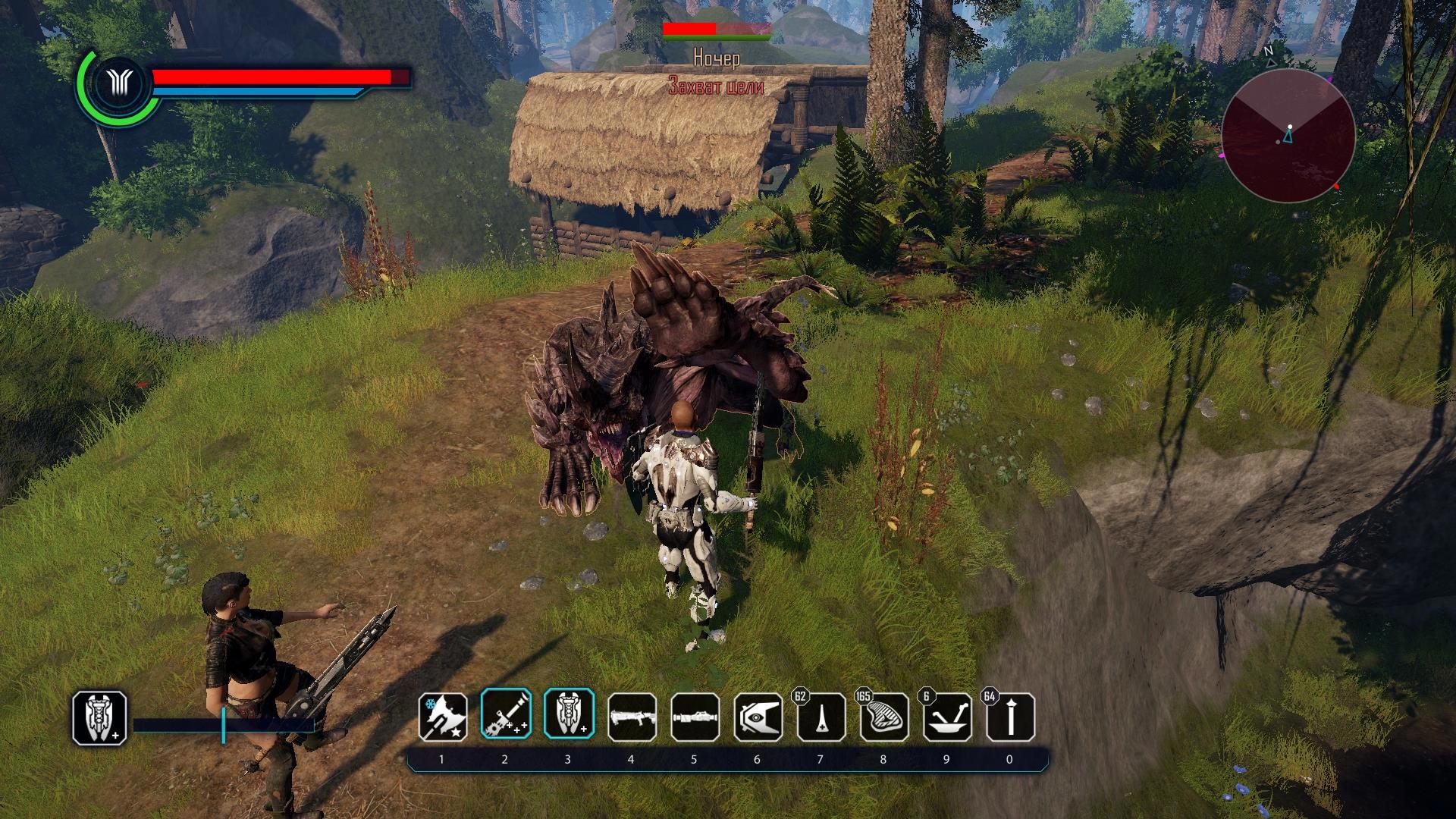The height and width of the screenshot is (819, 1456).
Task: Use the healing potion with count 62
Action: pos(821,717)
